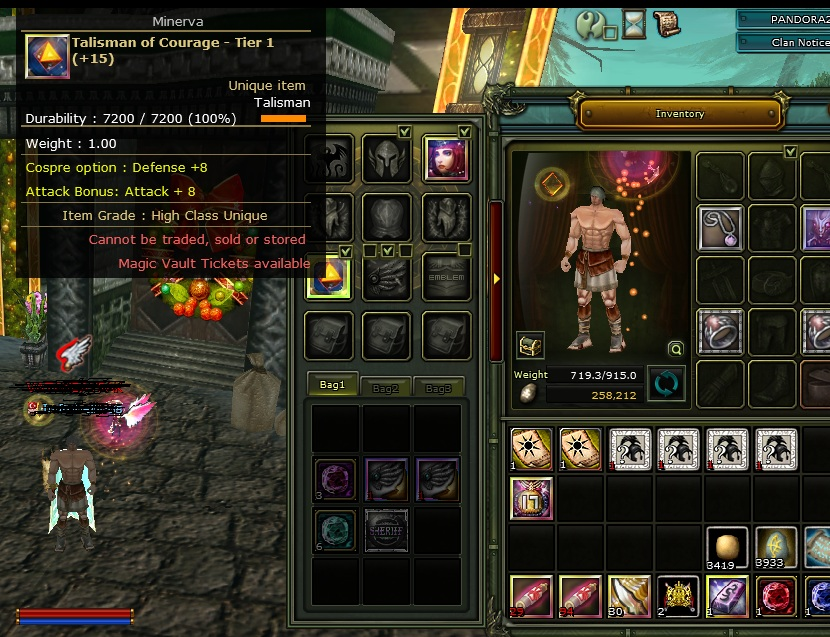The width and height of the screenshot is (830, 637).
Task: Select the medal item marked 17
Action: pos(531,498)
